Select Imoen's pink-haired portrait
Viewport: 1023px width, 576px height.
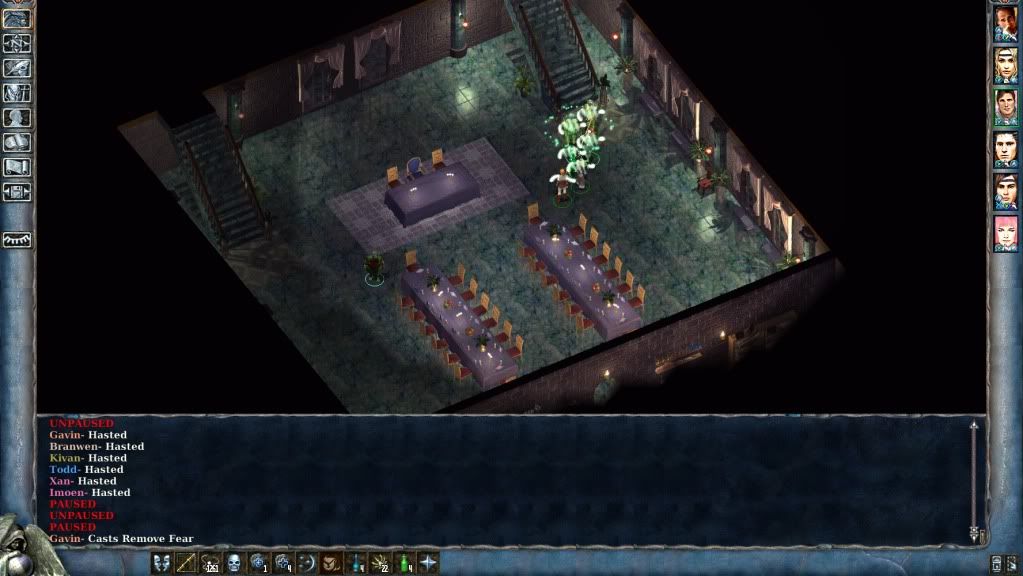click(x=1005, y=234)
